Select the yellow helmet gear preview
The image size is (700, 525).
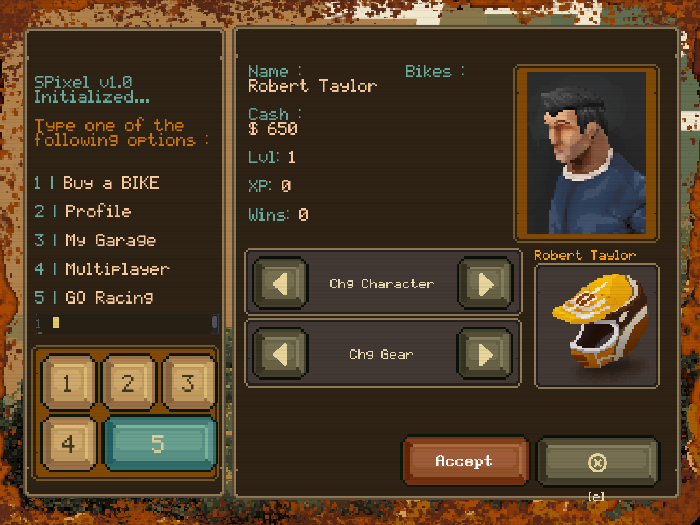click(596, 325)
